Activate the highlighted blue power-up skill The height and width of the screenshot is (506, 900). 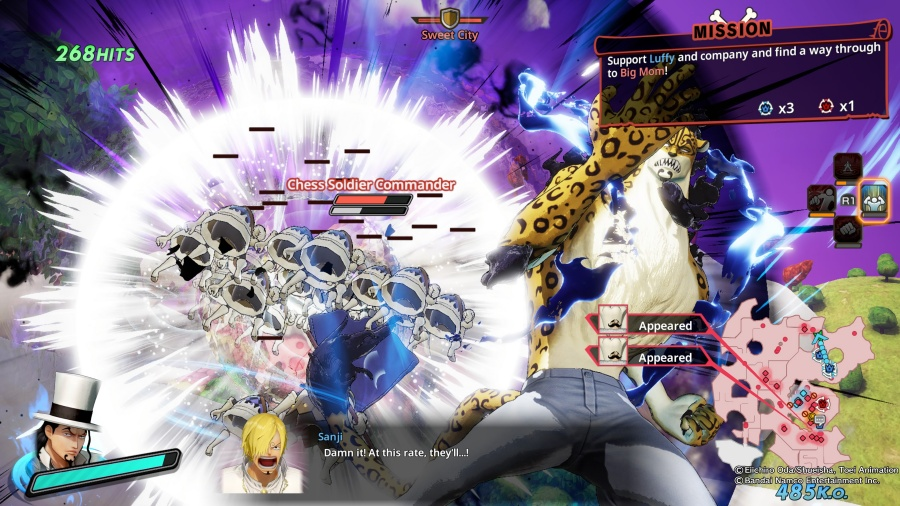(875, 198)
